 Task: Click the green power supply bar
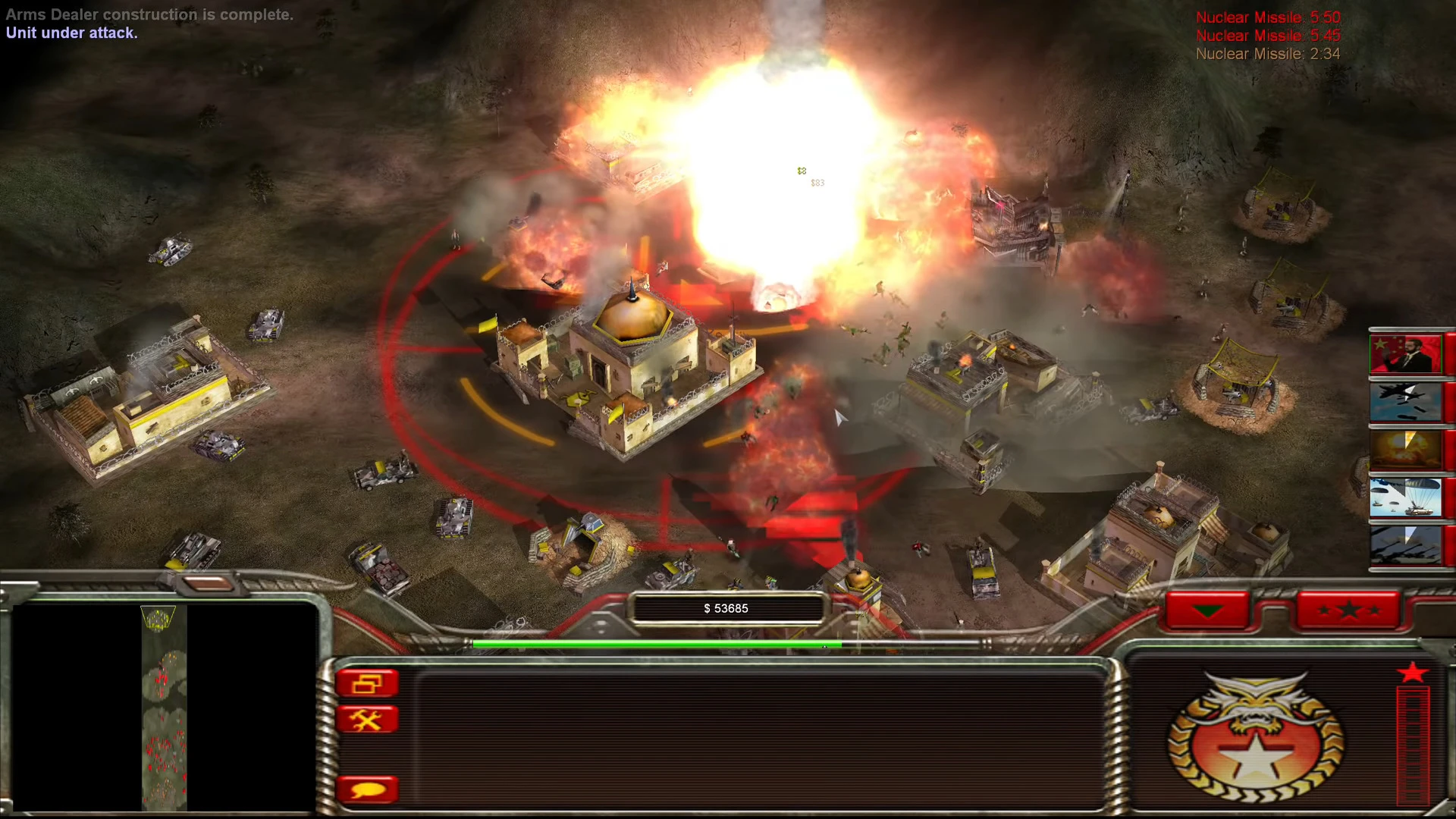[x=652, y=643]
